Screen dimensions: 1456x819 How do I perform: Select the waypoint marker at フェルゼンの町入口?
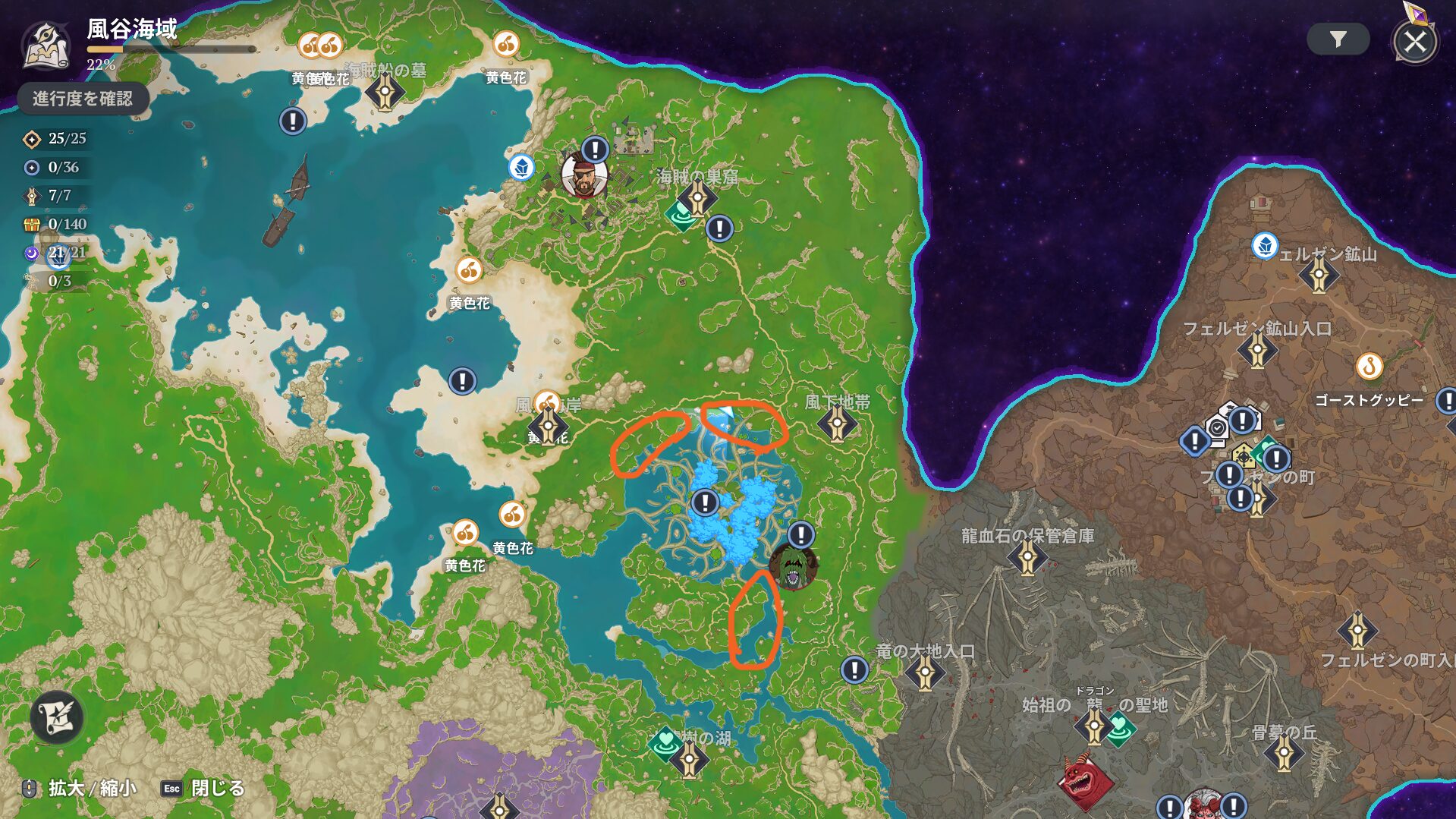click(1357, 631)
